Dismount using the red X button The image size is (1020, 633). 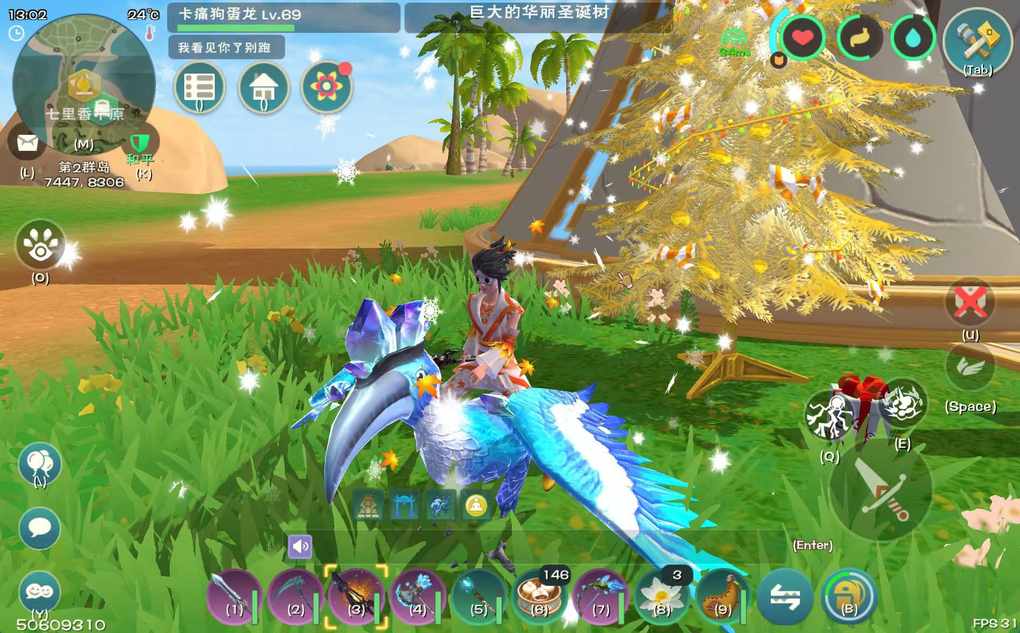(x=970, y=302)
